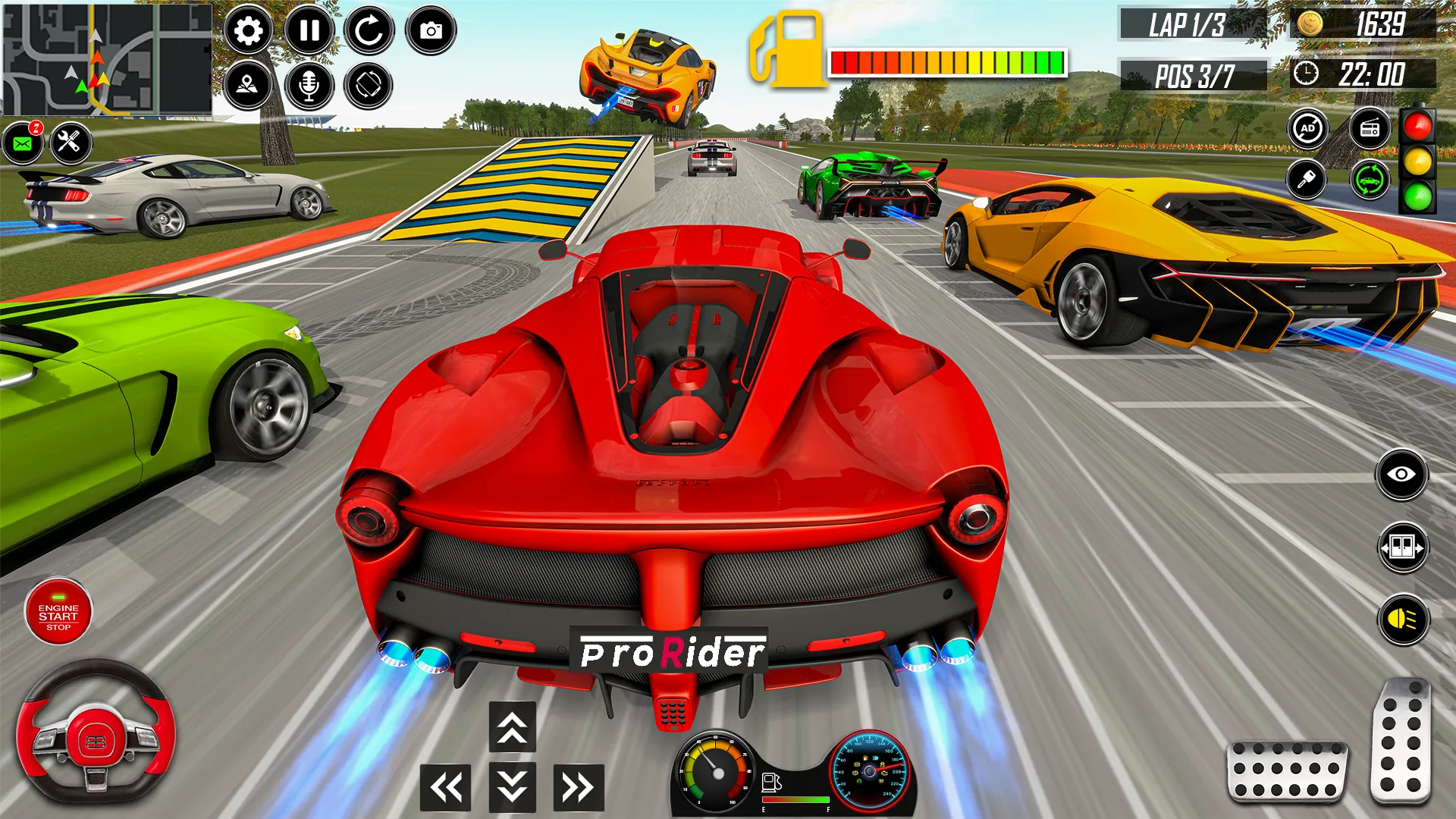1456x819 pixels.
Task: Open the map location pin button
Action: 248,85
